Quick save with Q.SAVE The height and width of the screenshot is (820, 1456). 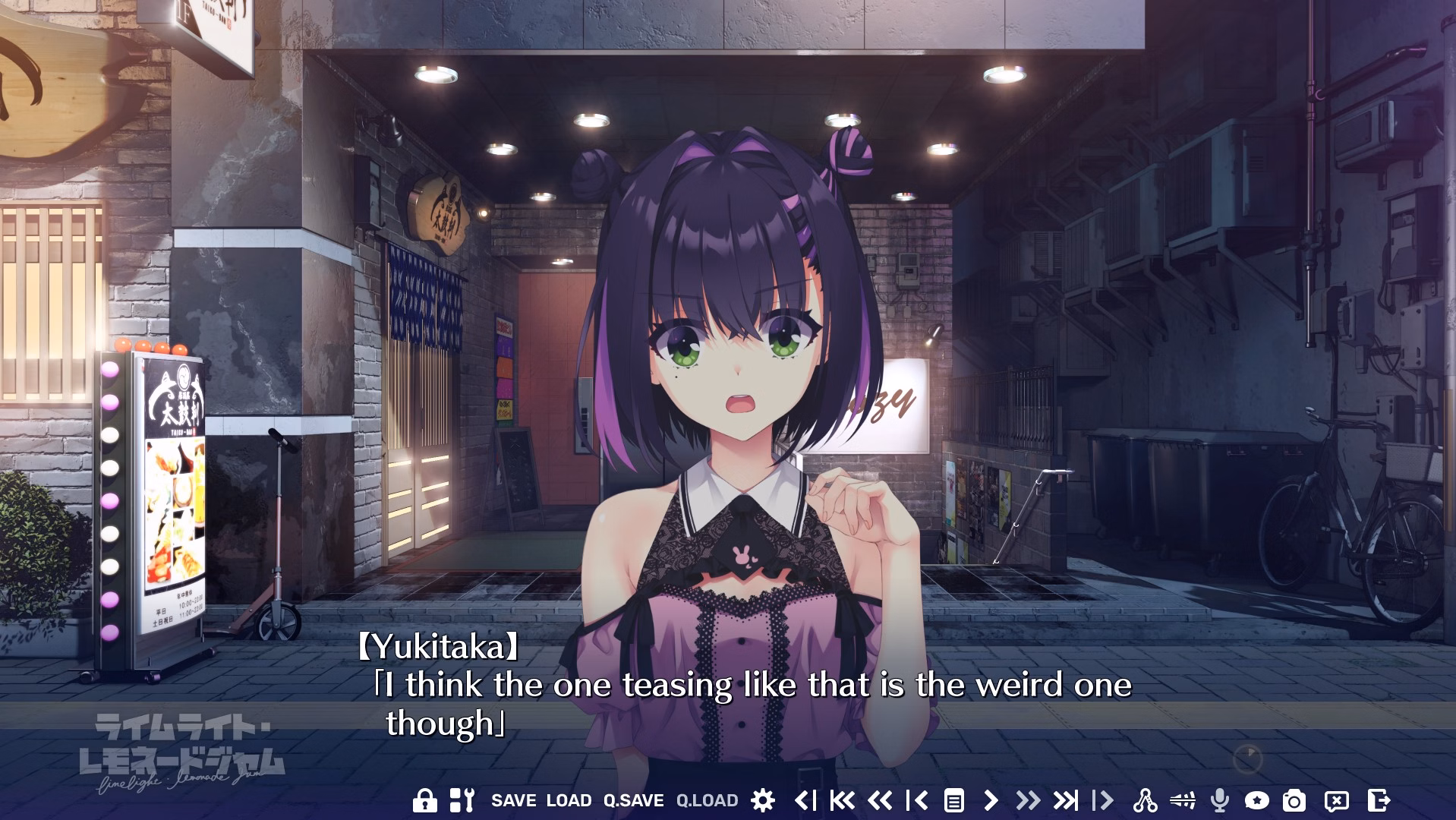point(633,800)
